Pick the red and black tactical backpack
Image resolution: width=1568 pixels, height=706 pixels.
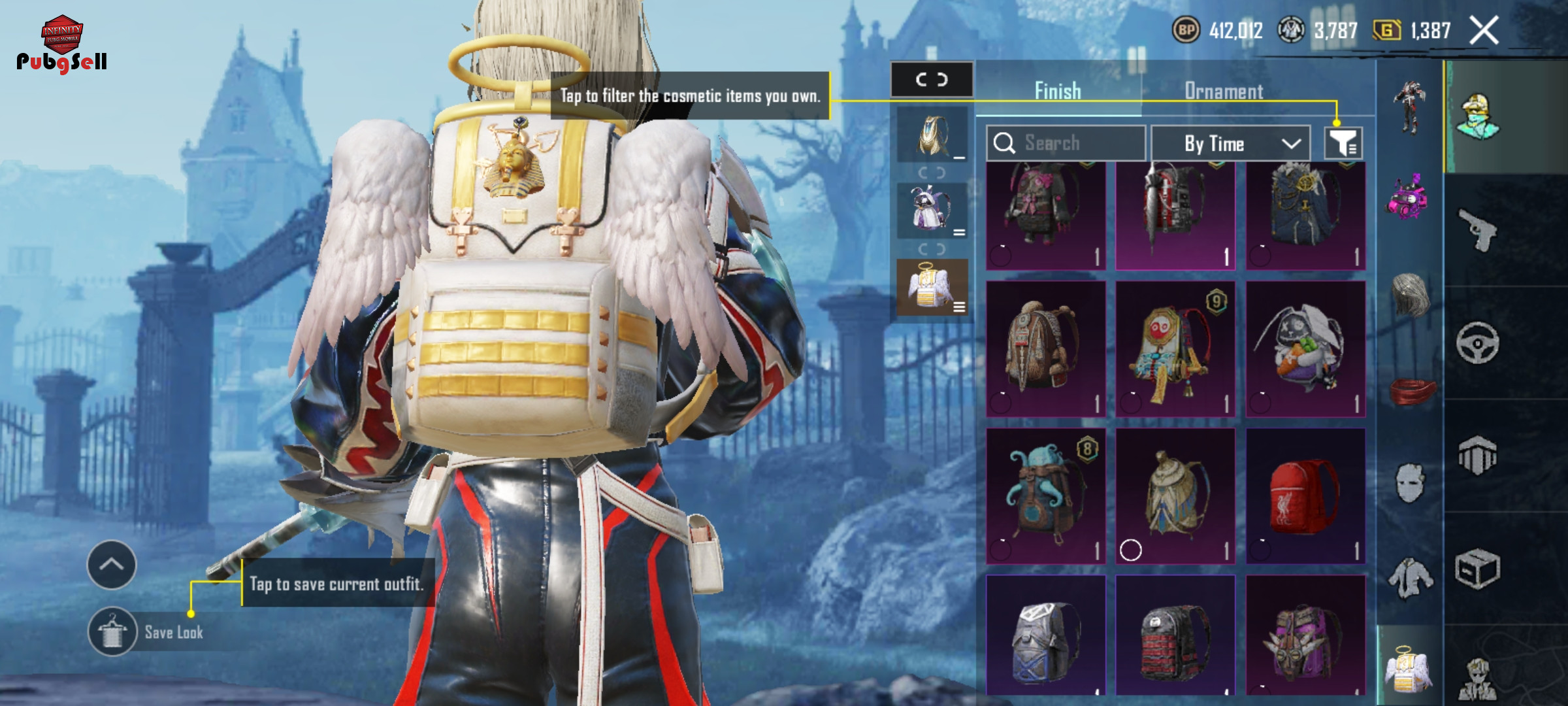coord(1175,639)
